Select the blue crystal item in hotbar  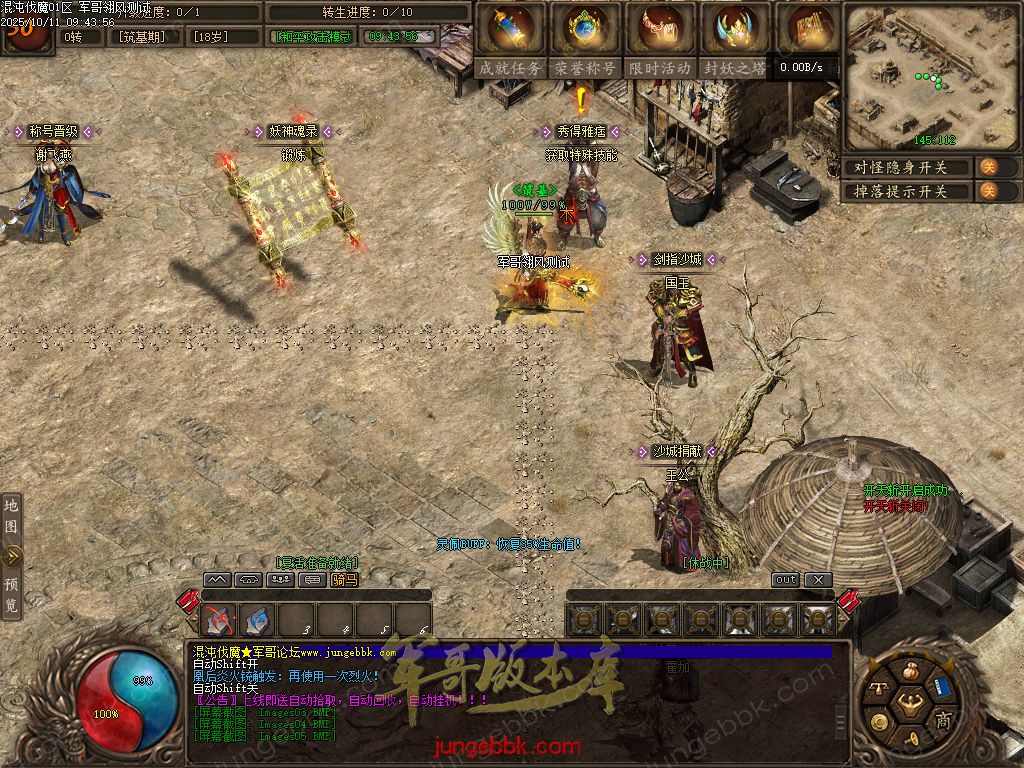pyautogui.click(x=257, y=621)
